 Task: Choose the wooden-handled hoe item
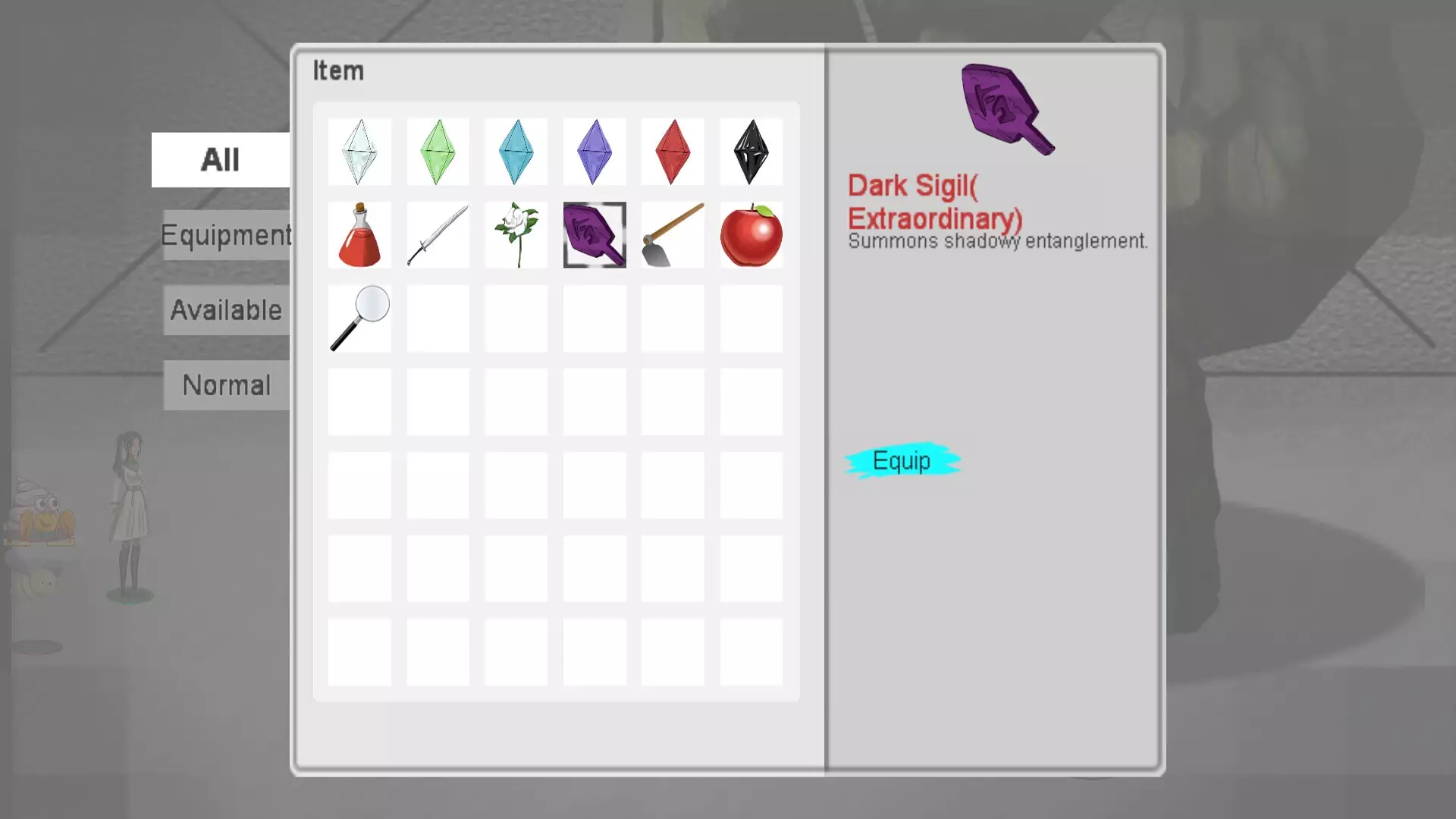673,235
